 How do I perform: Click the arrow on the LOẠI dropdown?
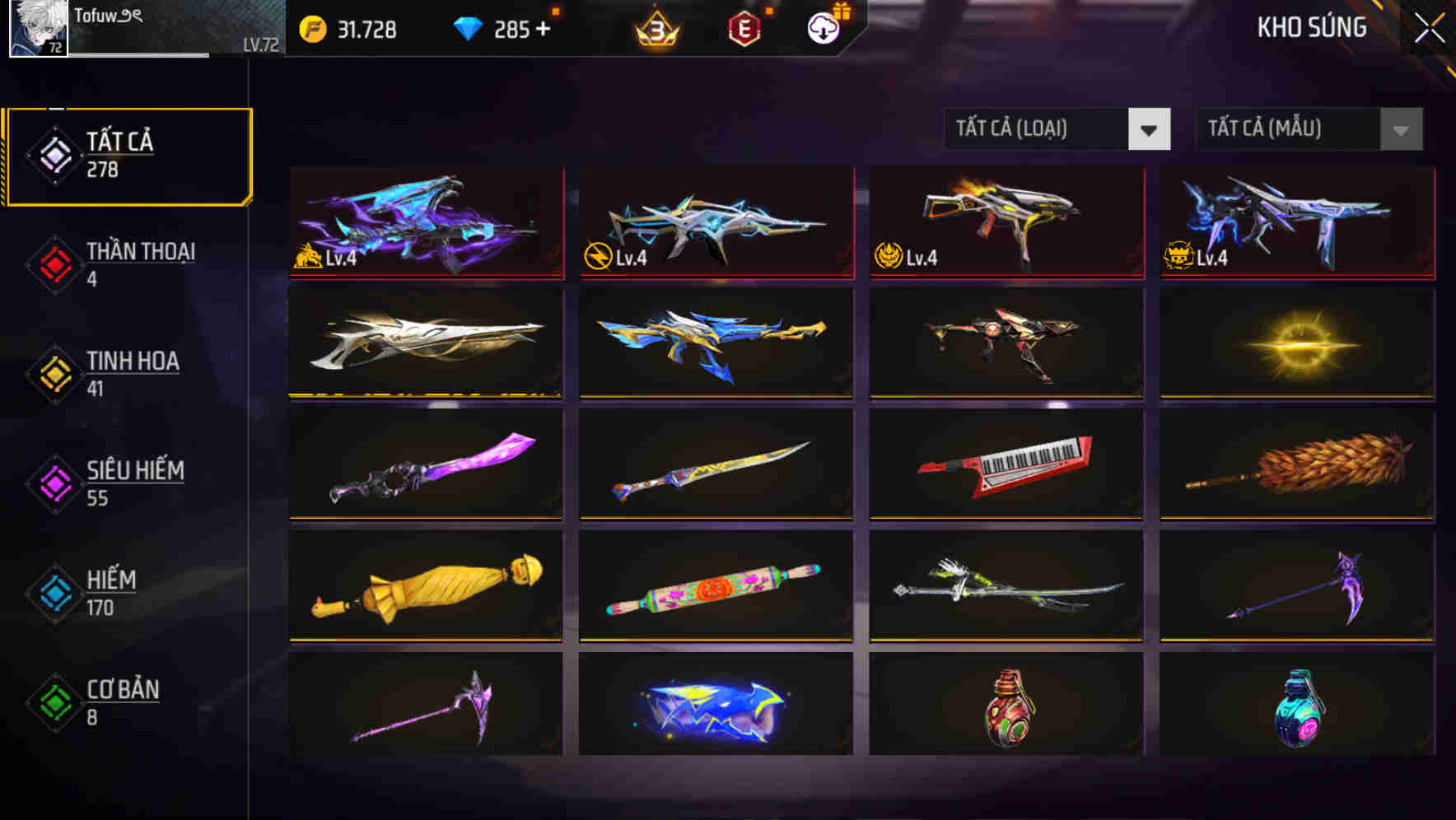(x=1150, y=129)
